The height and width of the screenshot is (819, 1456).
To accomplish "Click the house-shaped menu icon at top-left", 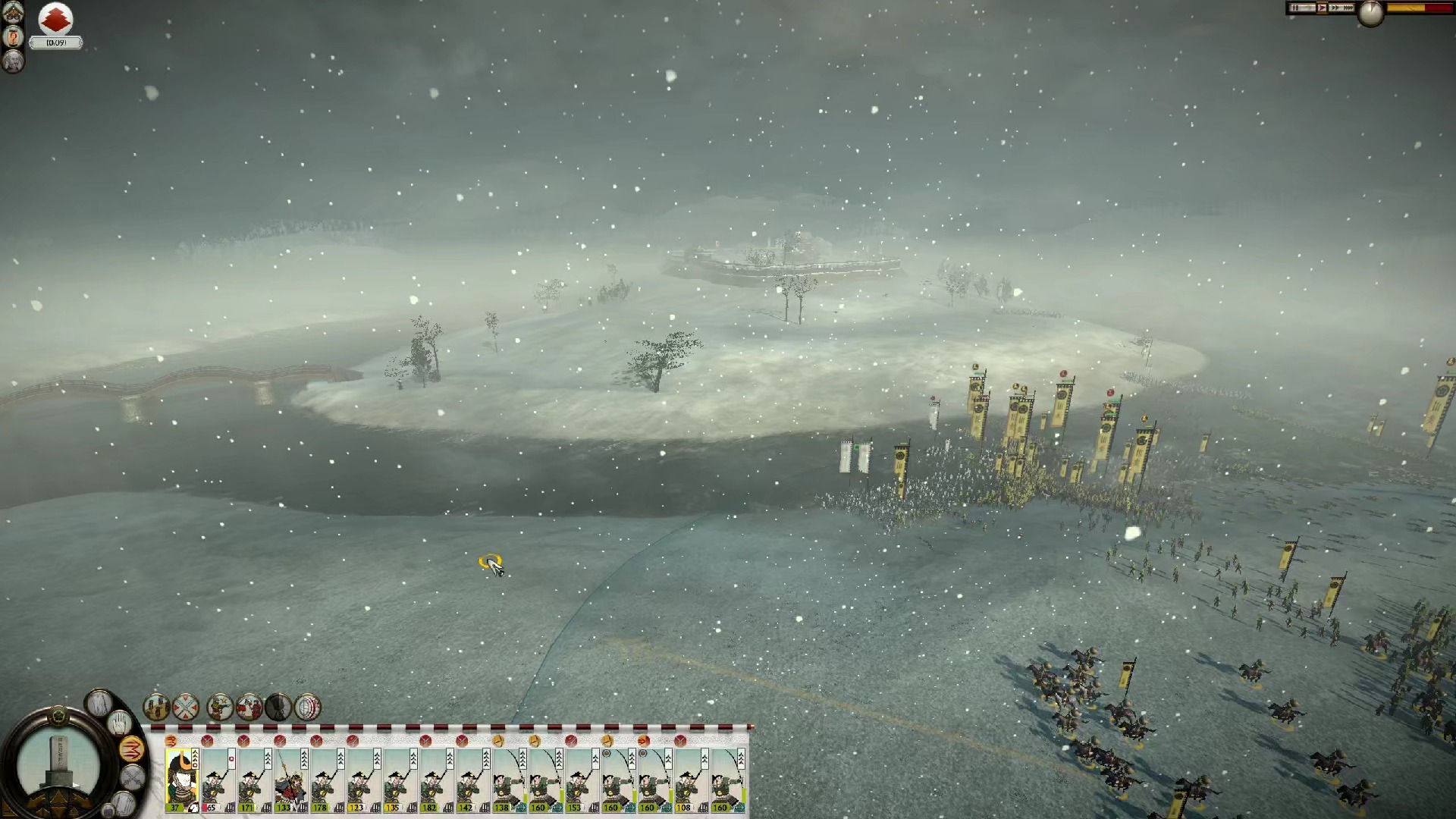I will point(13,12).
